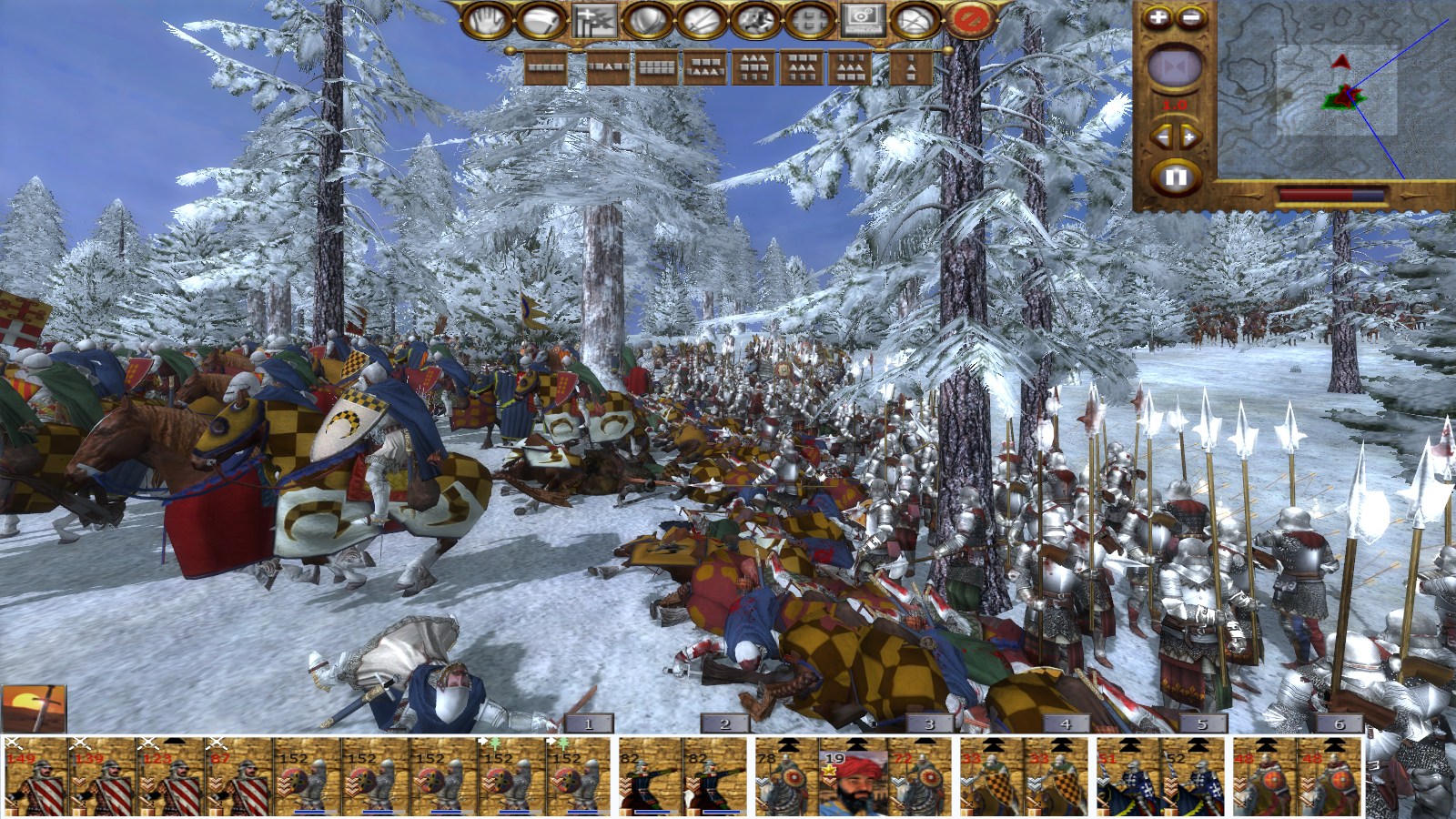Toggle the run mode running-figure button
This screenshot has width=1456, height=819.
tap(754, 20)
